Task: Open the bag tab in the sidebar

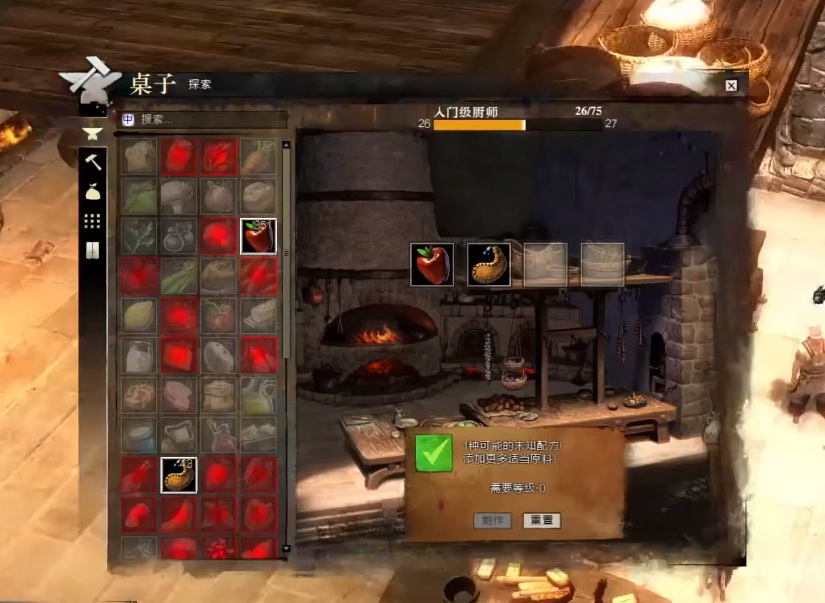Action: pyautogui.click(x=93, y=191)
